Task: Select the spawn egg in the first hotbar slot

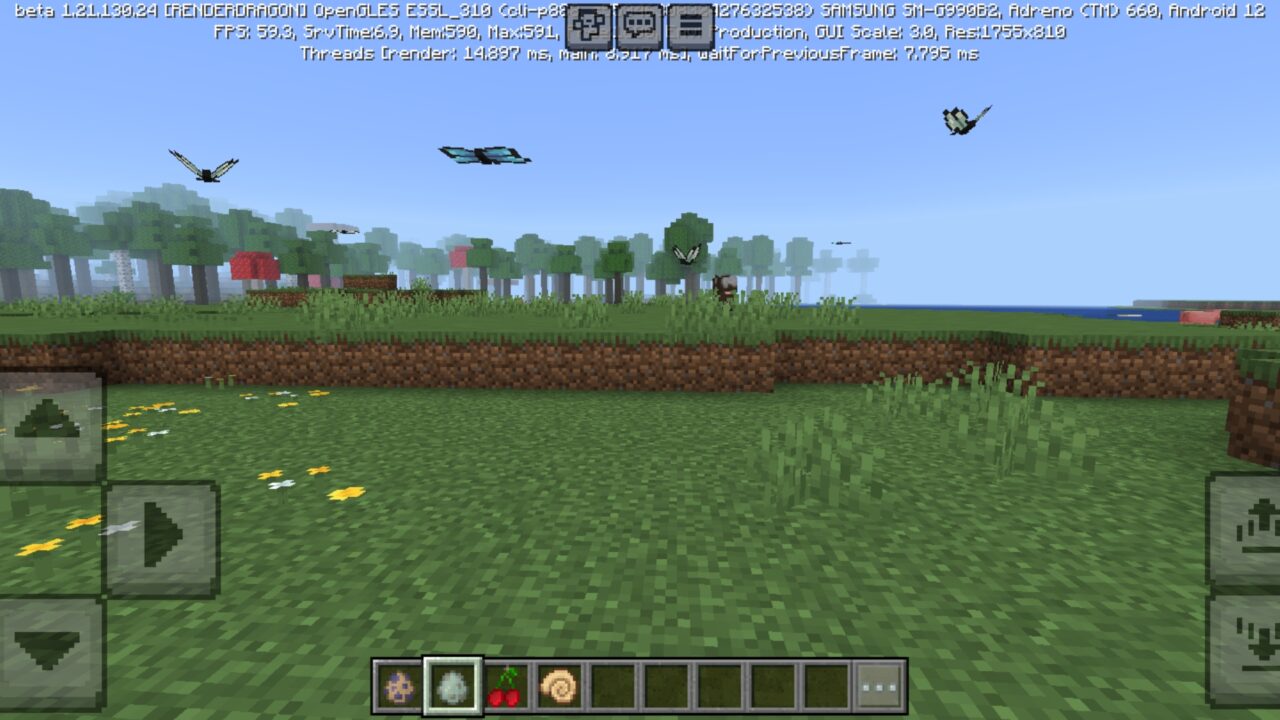Action: [x=397, y=682]
